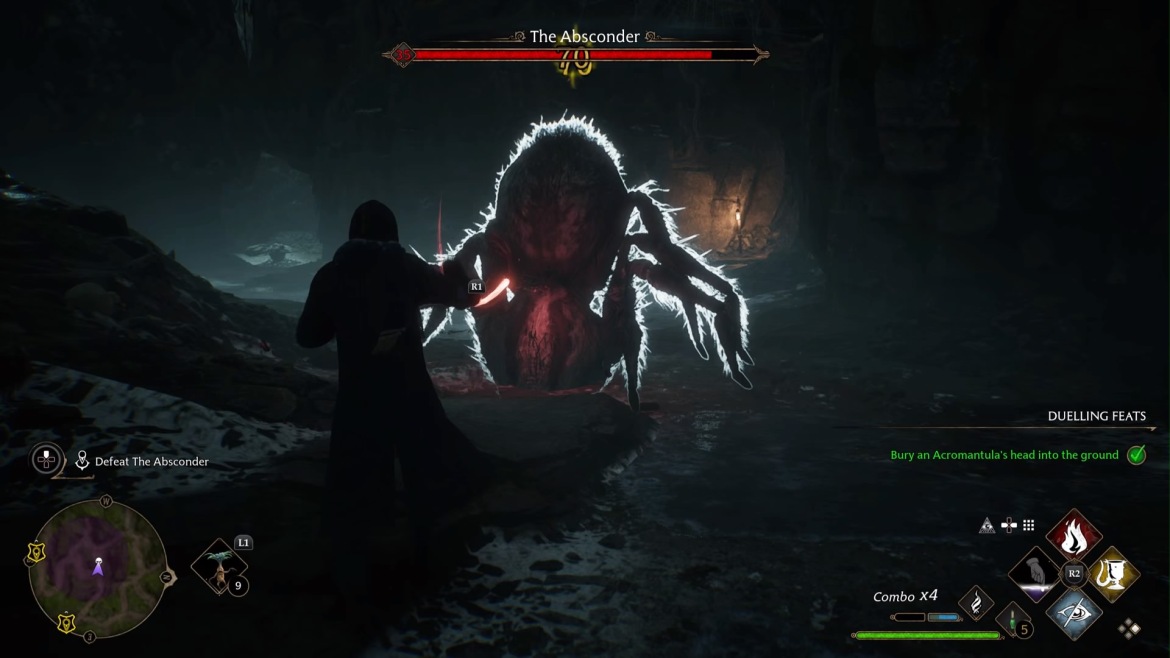The height and width of the screenshot is (658, 1170).
Task: Trigger the Ancient Magic flame icon
Action: pos(976,602)
